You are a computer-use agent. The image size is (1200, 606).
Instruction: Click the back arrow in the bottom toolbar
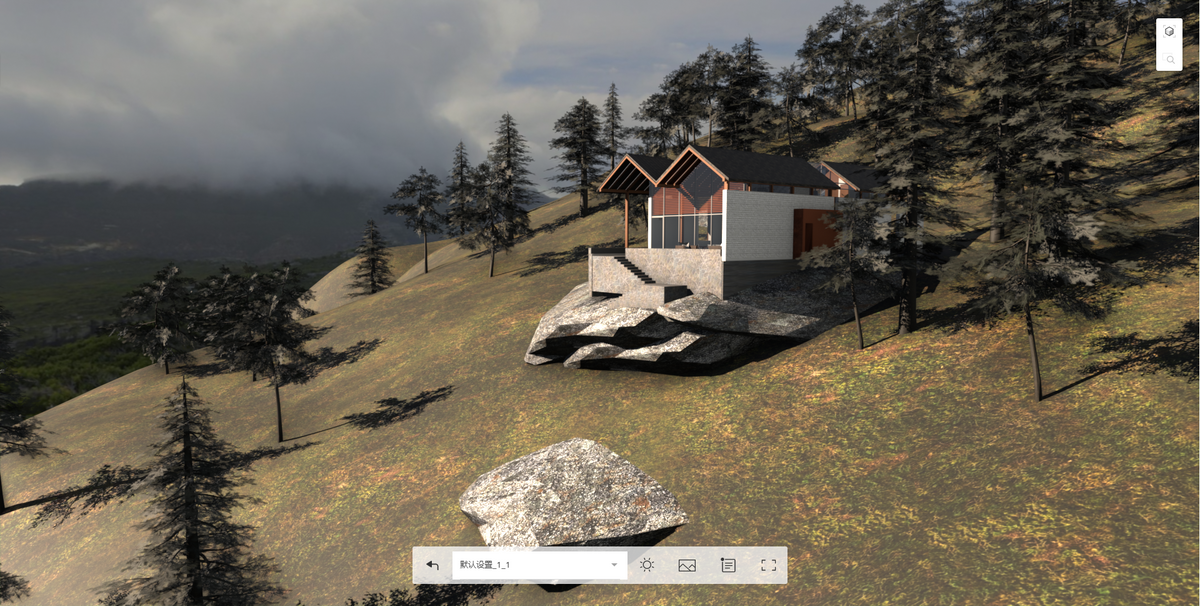click(432, 565)
